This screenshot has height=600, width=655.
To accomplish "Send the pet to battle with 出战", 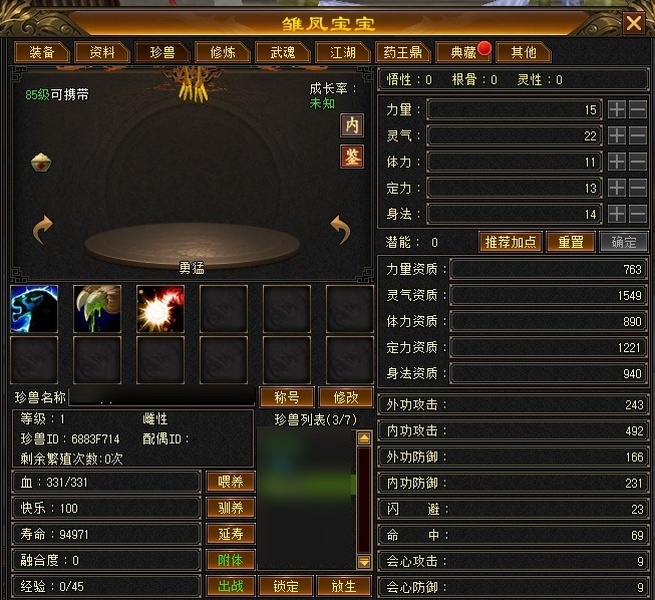I will pyautogui.click(x=230, y=586).
